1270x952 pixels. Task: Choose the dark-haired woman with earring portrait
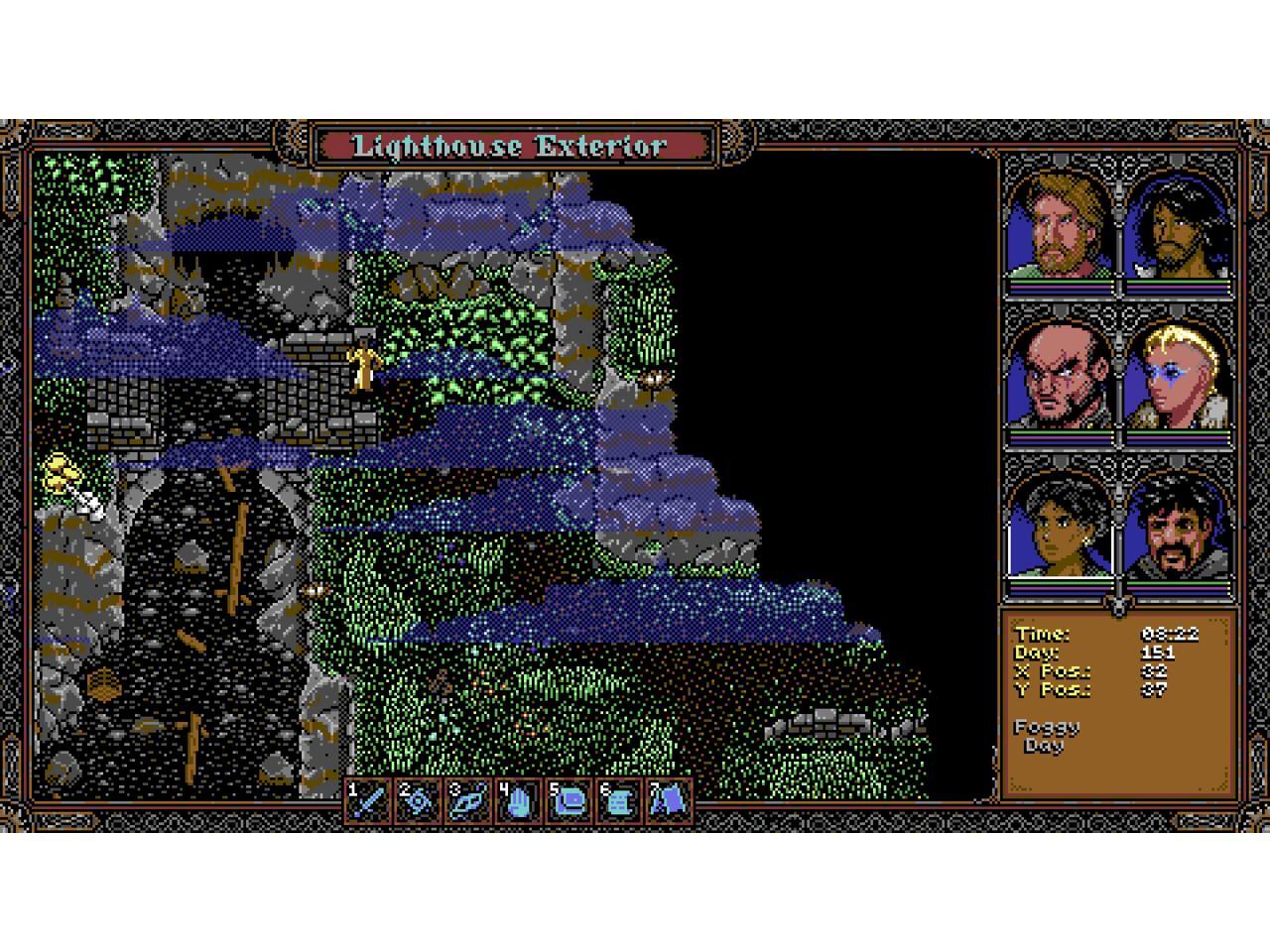(1059, 528)
